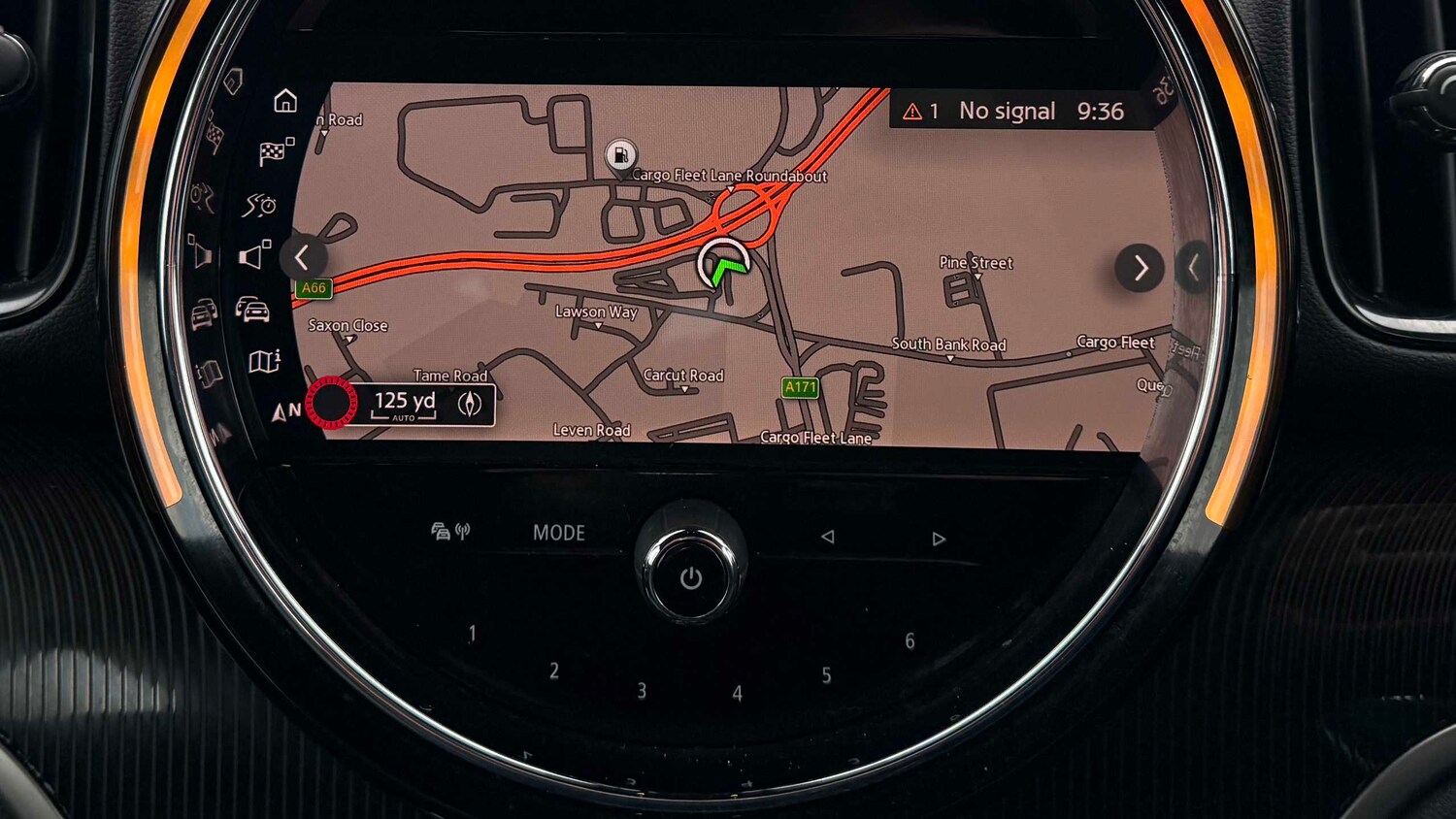Toggle the speaker voice guidance icon

pos(254,255)
